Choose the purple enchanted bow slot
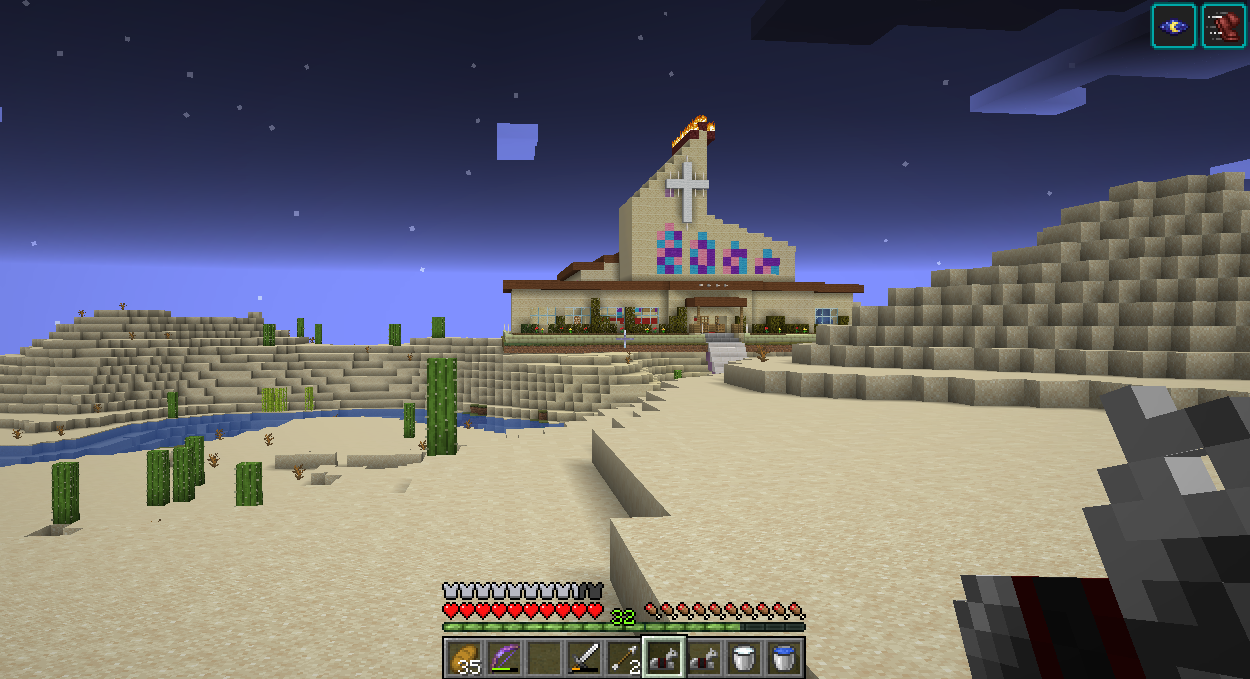This screenshot has height=679, width=1250. coord(503,657)
